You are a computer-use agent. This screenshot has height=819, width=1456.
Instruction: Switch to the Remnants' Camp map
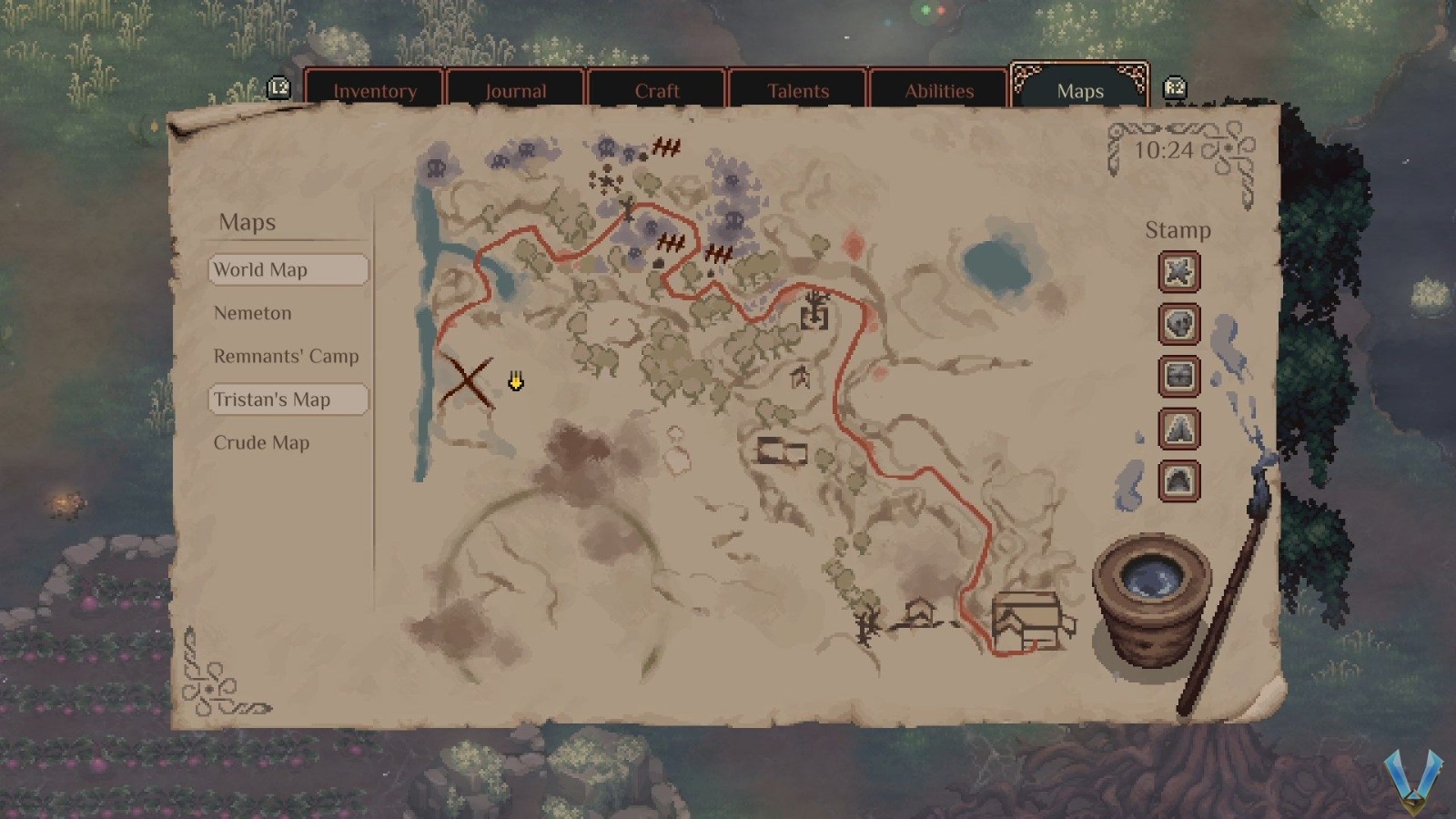coord(286,356)
